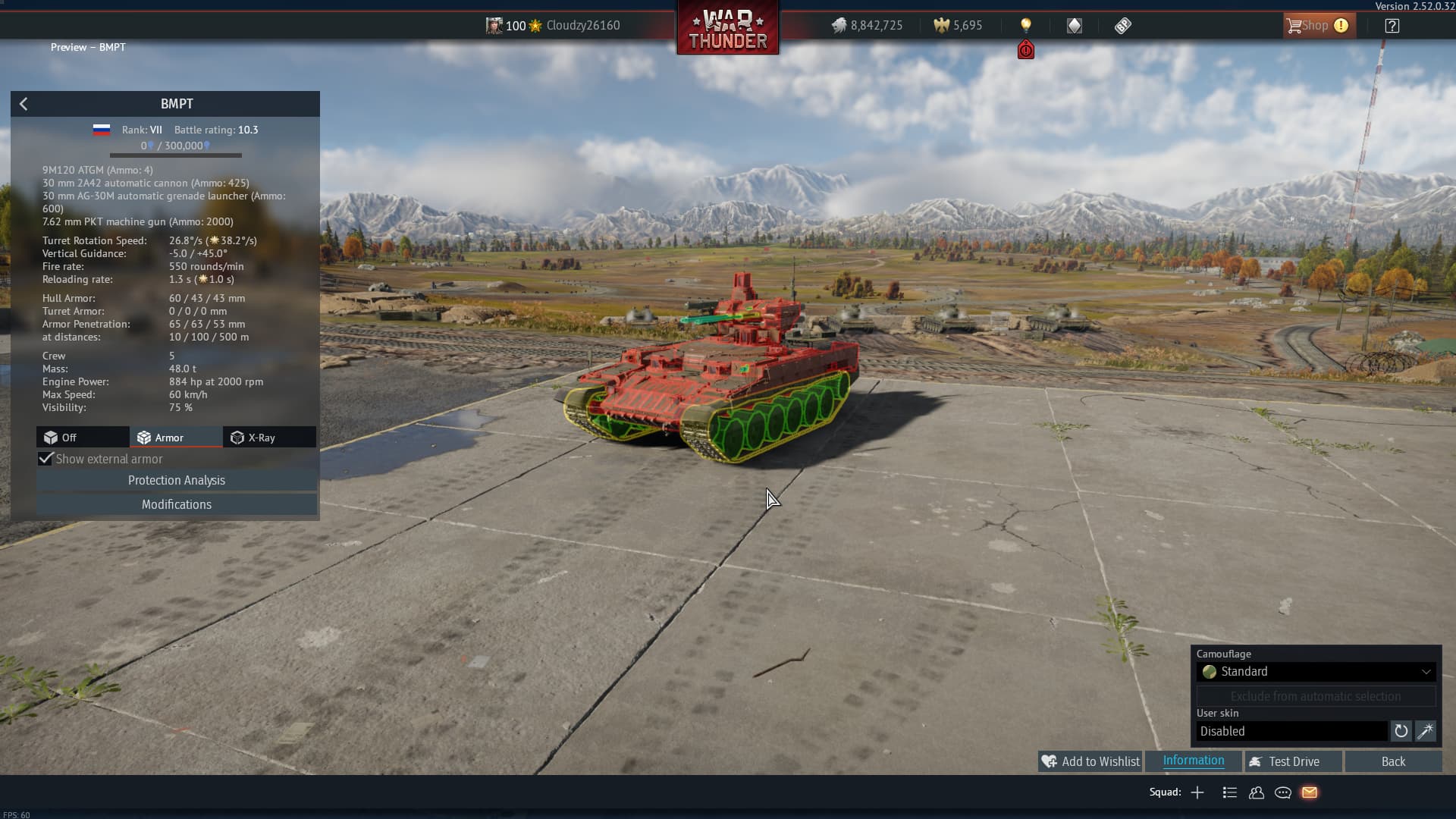Open Protection Analysis
Screen dimensions: 1456x819
point(177,480)
